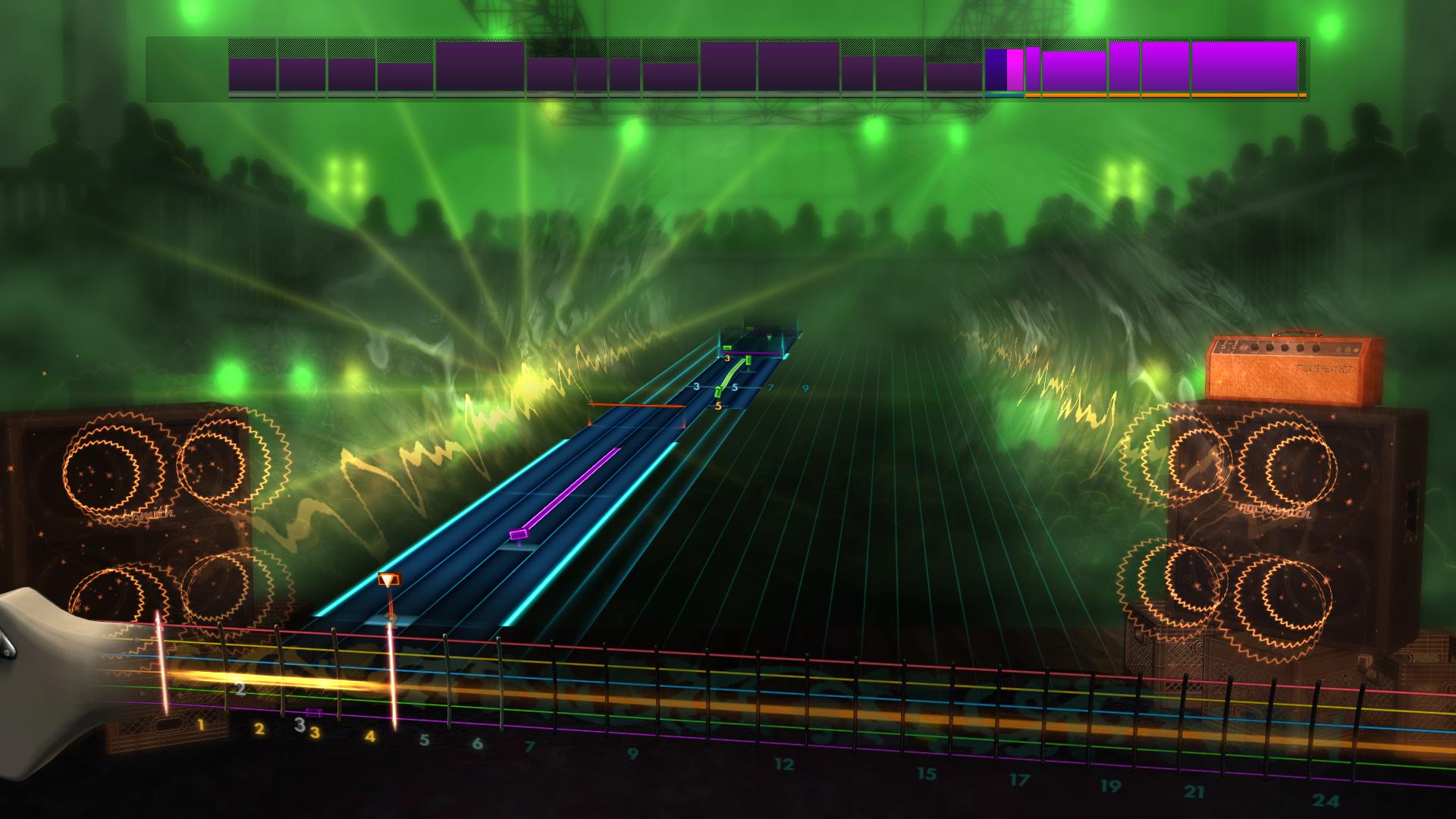Click the orange fret-hand position marker flag

388,579
